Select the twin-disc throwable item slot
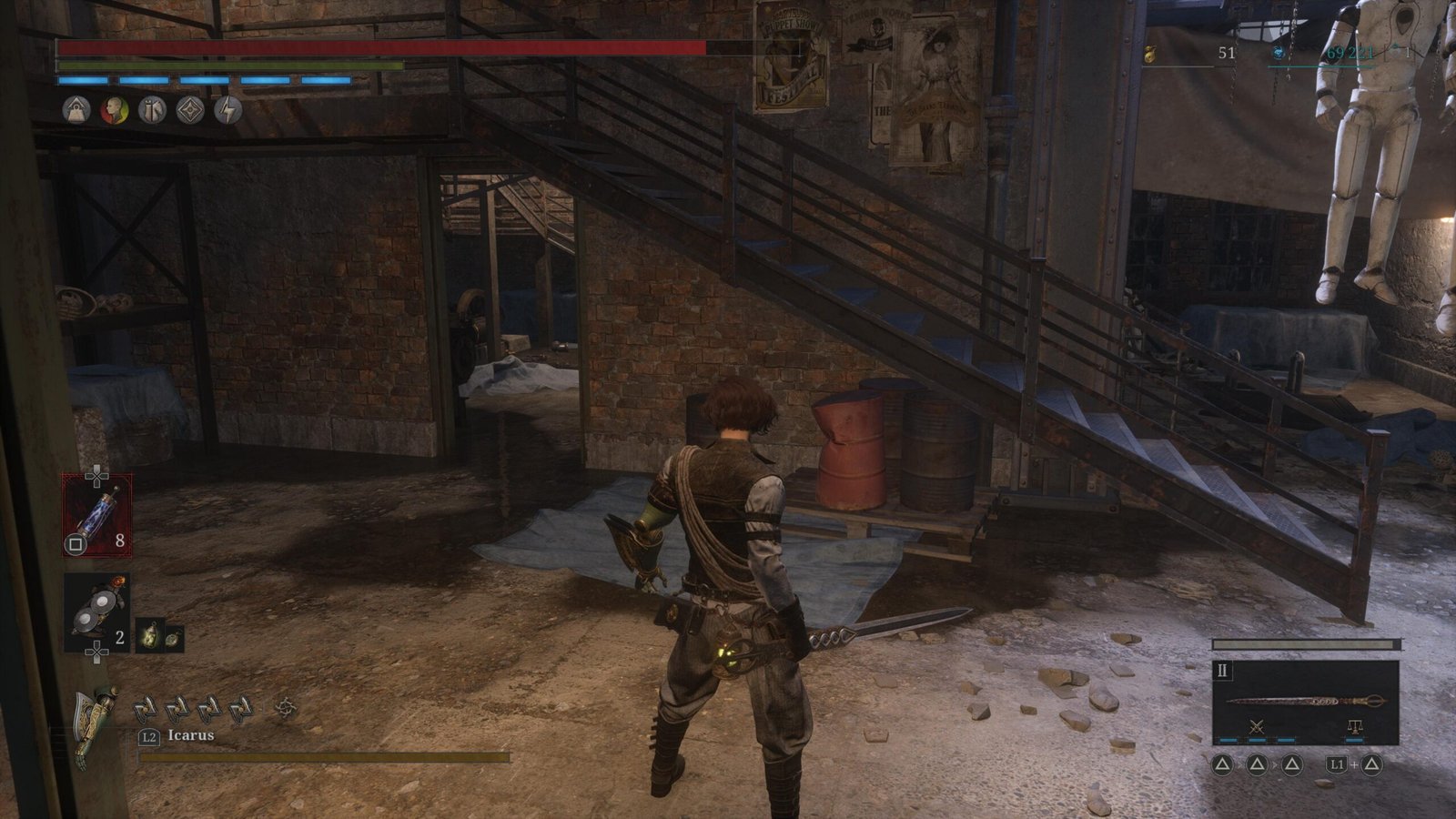The height and width of the screenshot is (819, 1456). pyautogui.click(x=96, y=612)
